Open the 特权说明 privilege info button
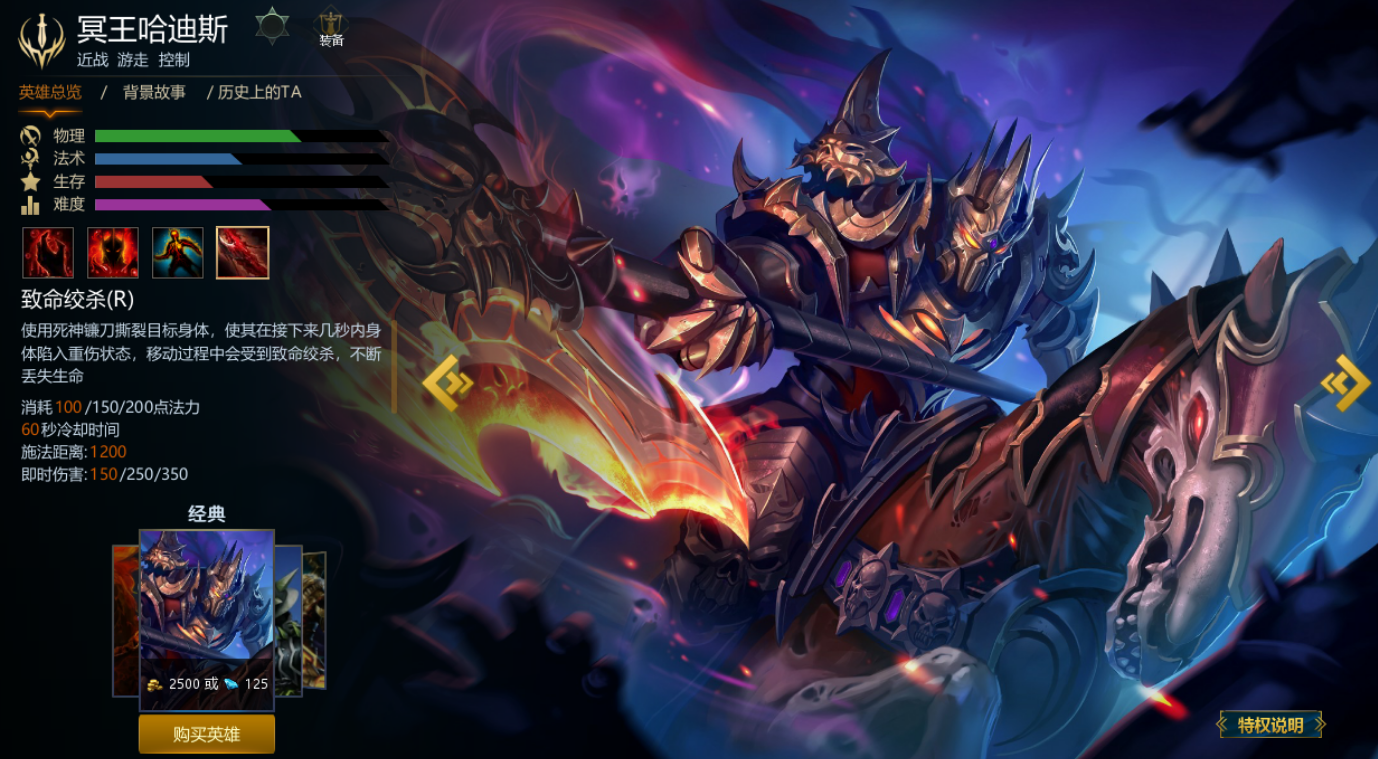The width and height of the screenshot is (1378, 759). point(1270,725)
